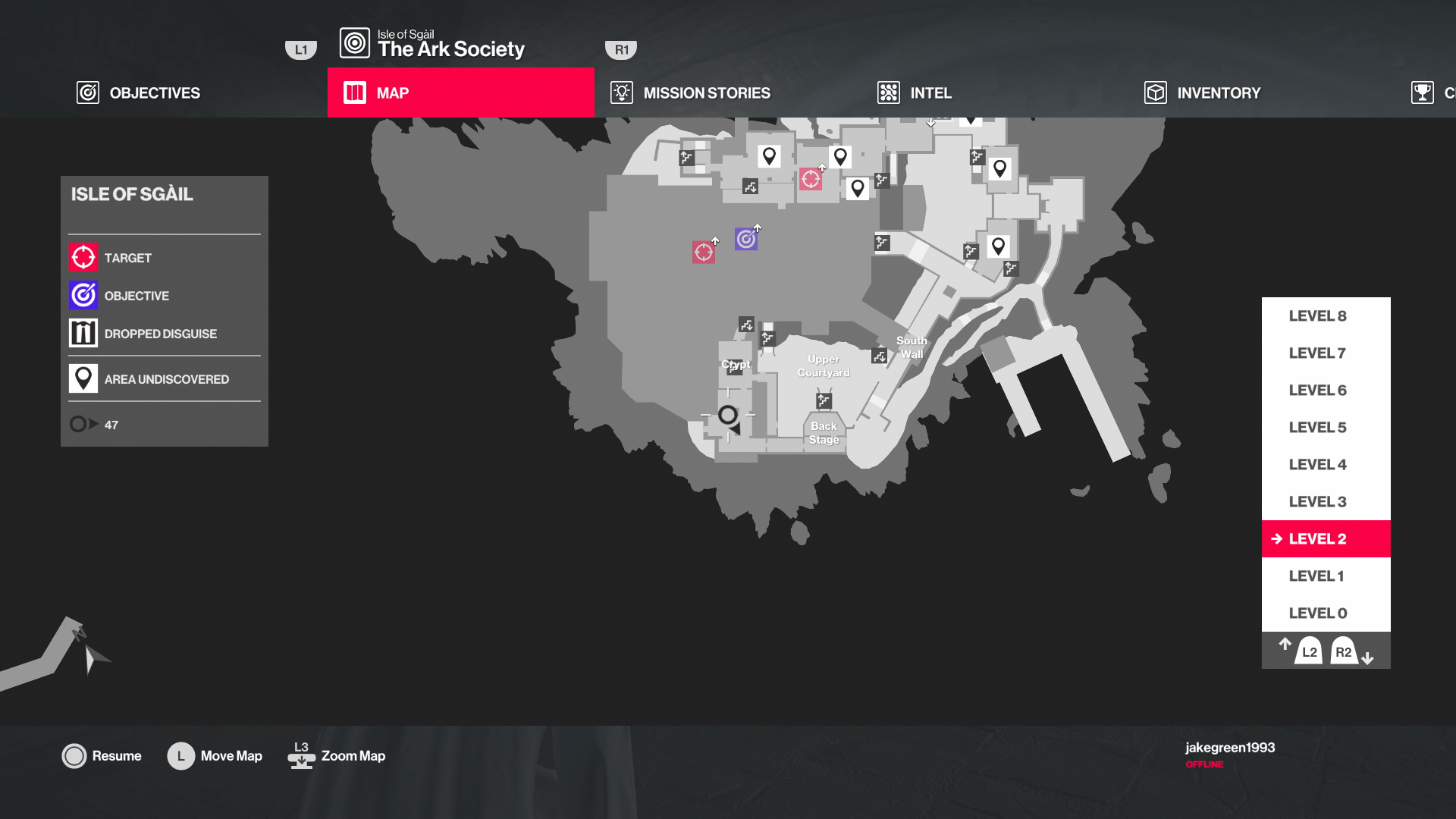Select the undiscovered area pin above the Crypt area
Viewport: 1456px width, 819px height.
(x=770, y=155)
